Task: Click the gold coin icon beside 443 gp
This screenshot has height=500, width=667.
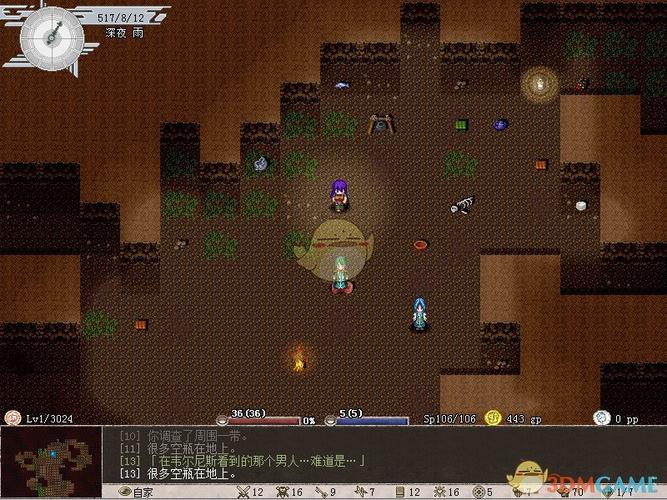Action: tap(493, 418)
